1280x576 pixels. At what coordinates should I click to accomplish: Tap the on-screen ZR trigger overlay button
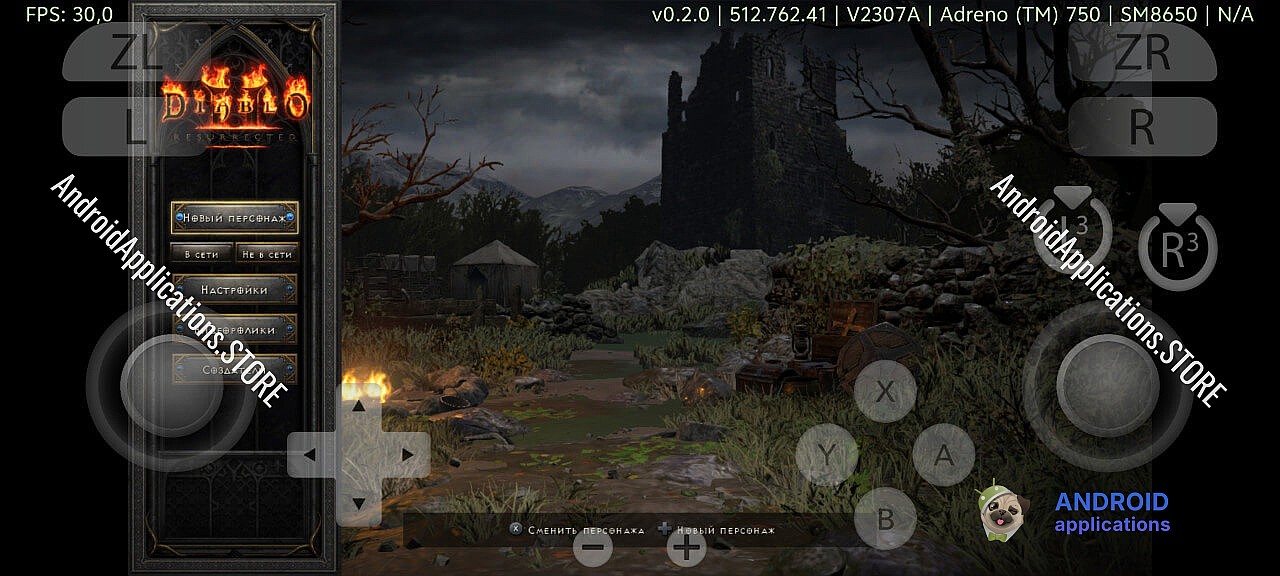tap(1142, 53)
